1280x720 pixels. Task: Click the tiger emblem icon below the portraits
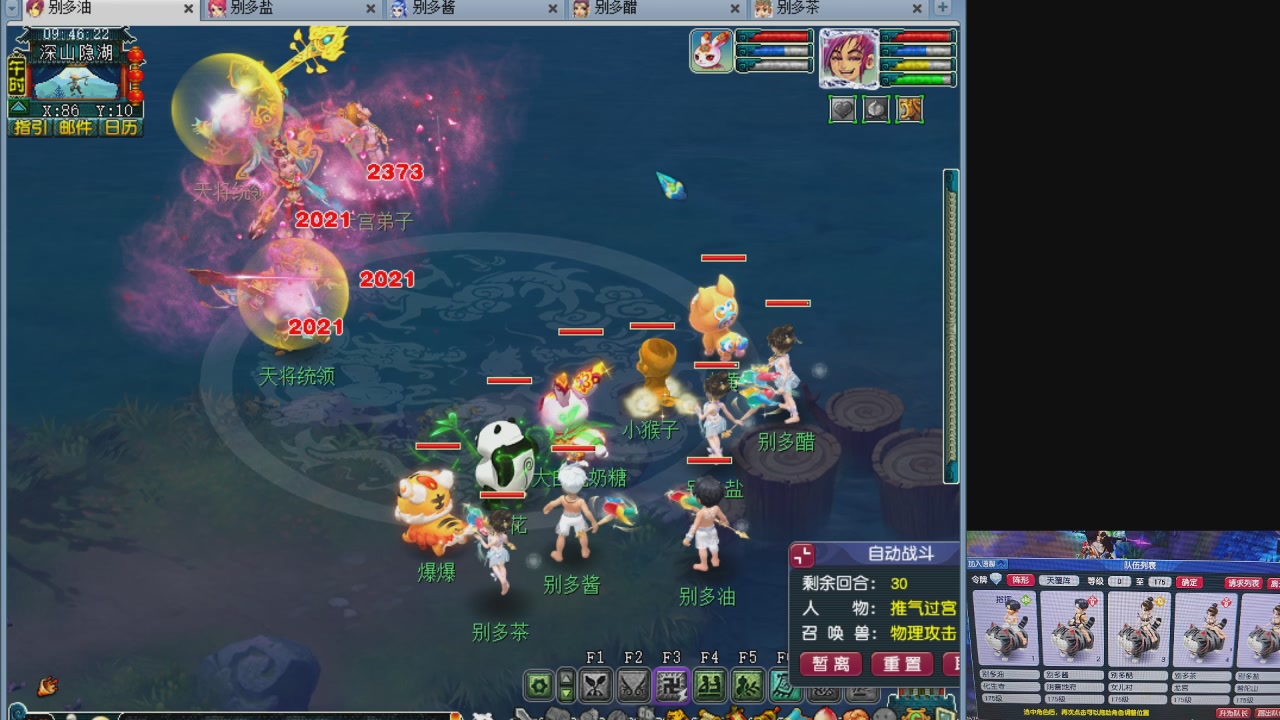pyautogui.click(x=909, y=109)
